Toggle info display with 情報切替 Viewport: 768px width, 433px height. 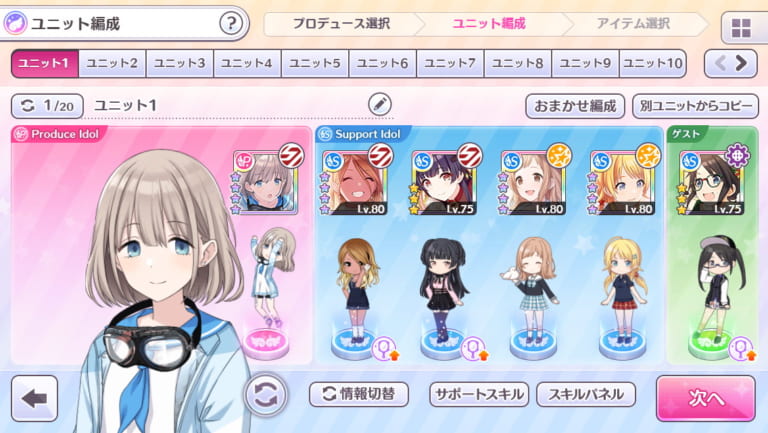point(358,394)
